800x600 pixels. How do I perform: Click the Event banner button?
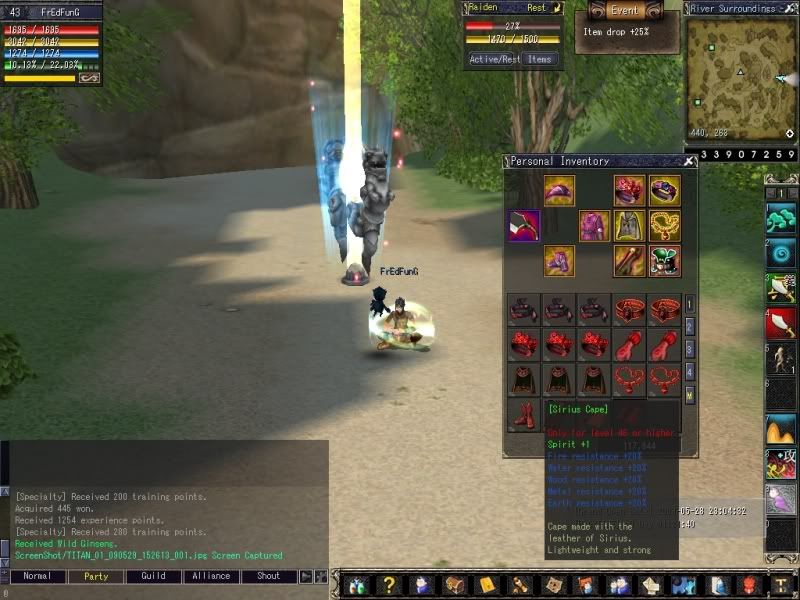pos(625,10)
